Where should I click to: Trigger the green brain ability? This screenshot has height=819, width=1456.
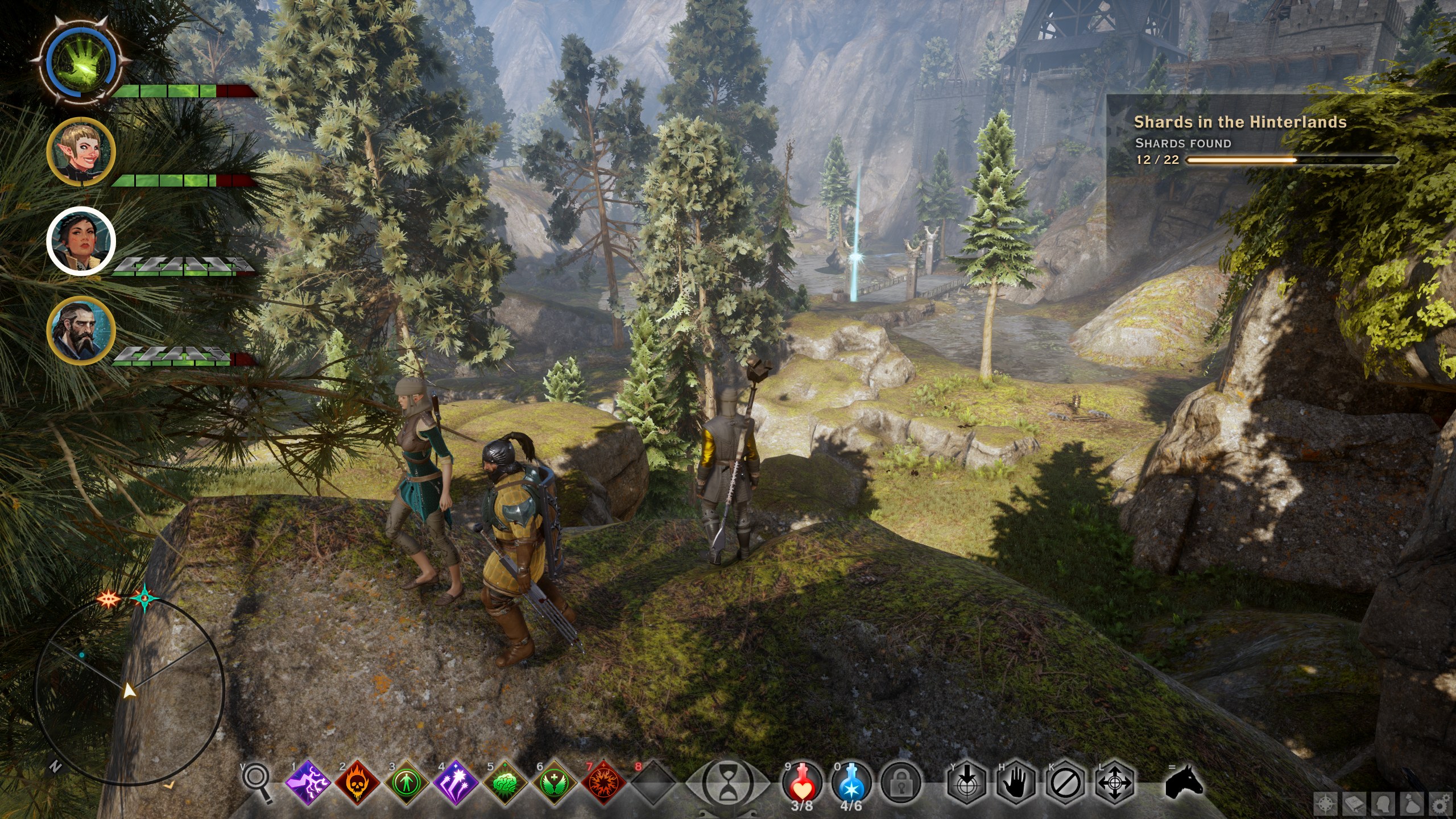504,784
